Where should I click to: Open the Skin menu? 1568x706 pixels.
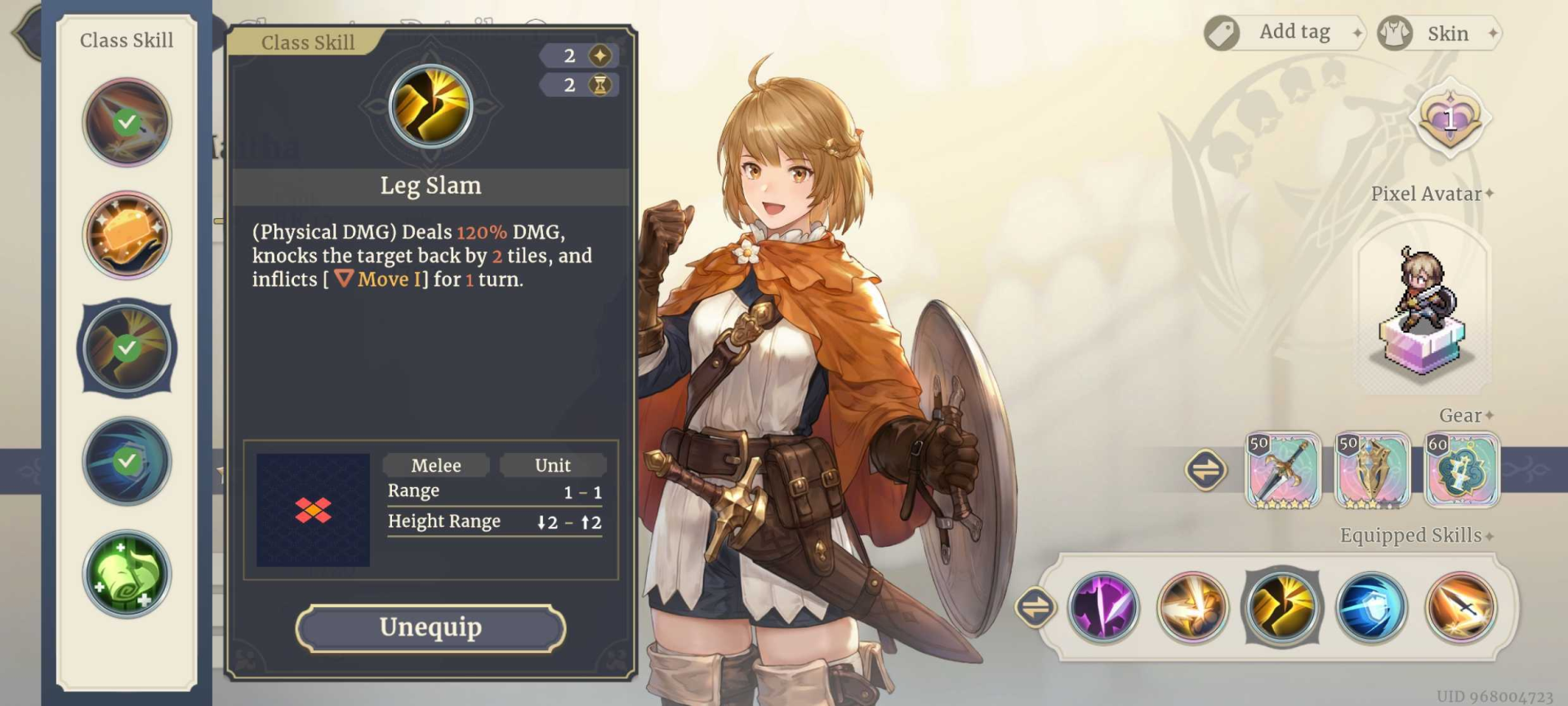tap(1440, 34)
